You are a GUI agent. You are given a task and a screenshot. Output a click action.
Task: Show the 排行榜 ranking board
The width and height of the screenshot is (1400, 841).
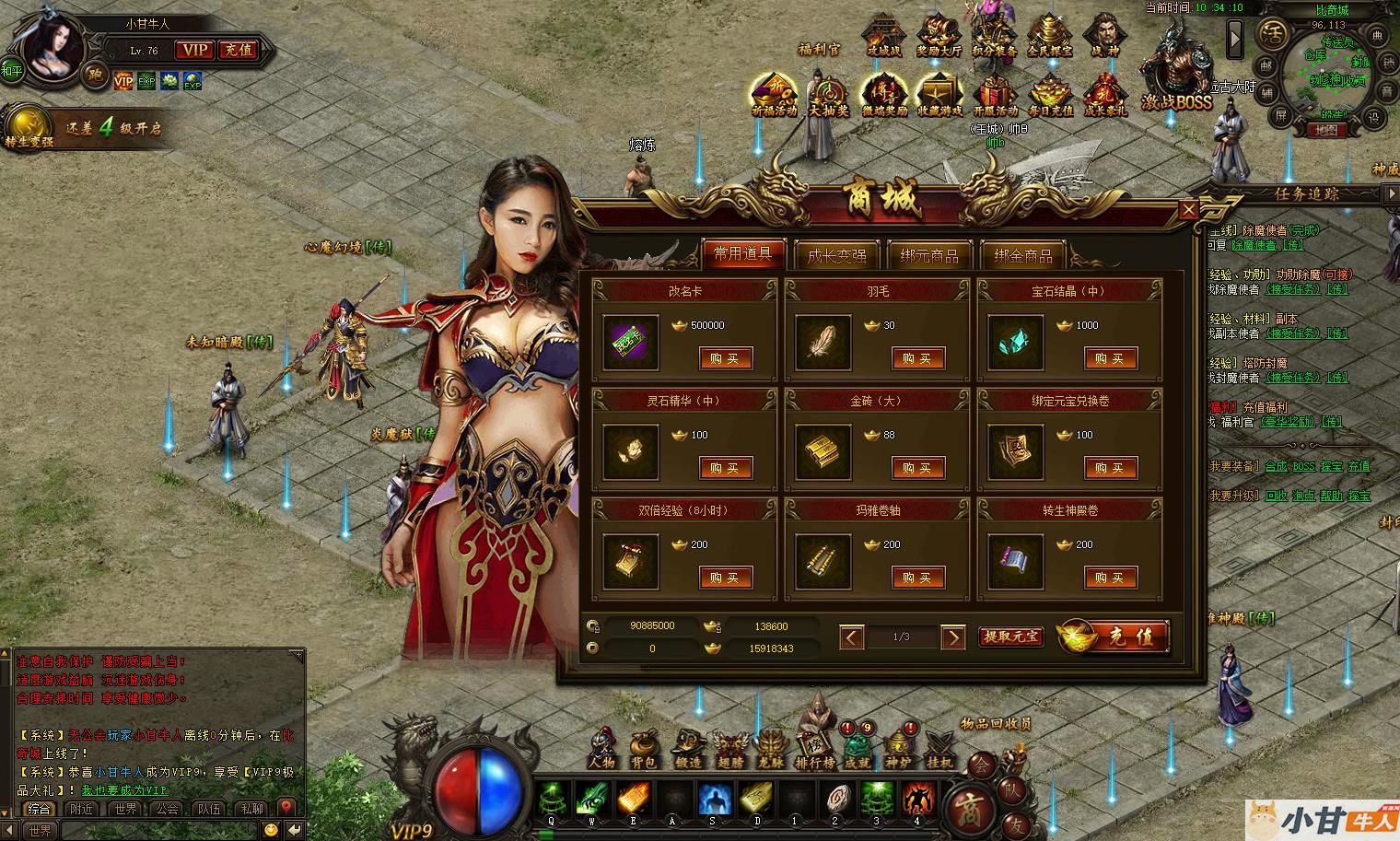[x=814, y=748]
